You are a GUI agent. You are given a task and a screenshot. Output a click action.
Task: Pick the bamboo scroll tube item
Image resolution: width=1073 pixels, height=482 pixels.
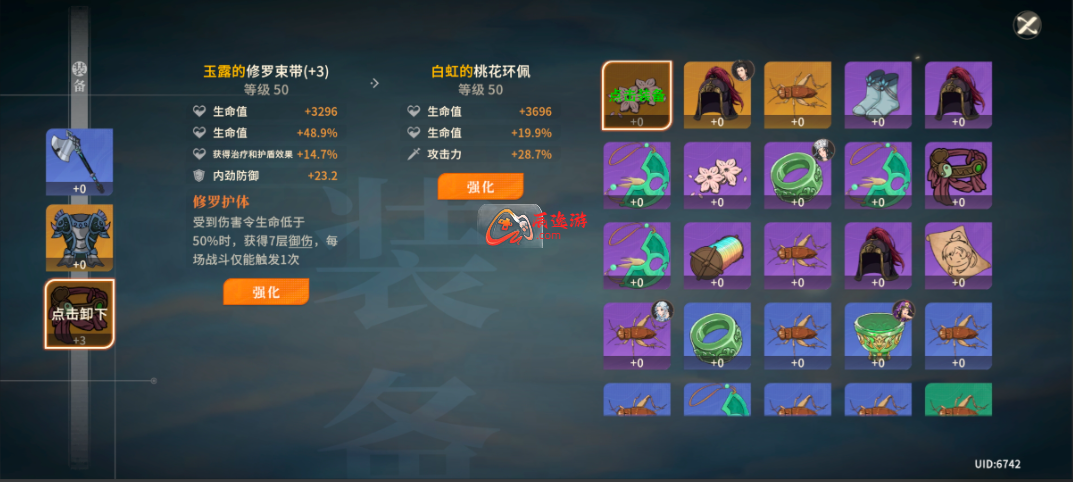click(717, 255)
